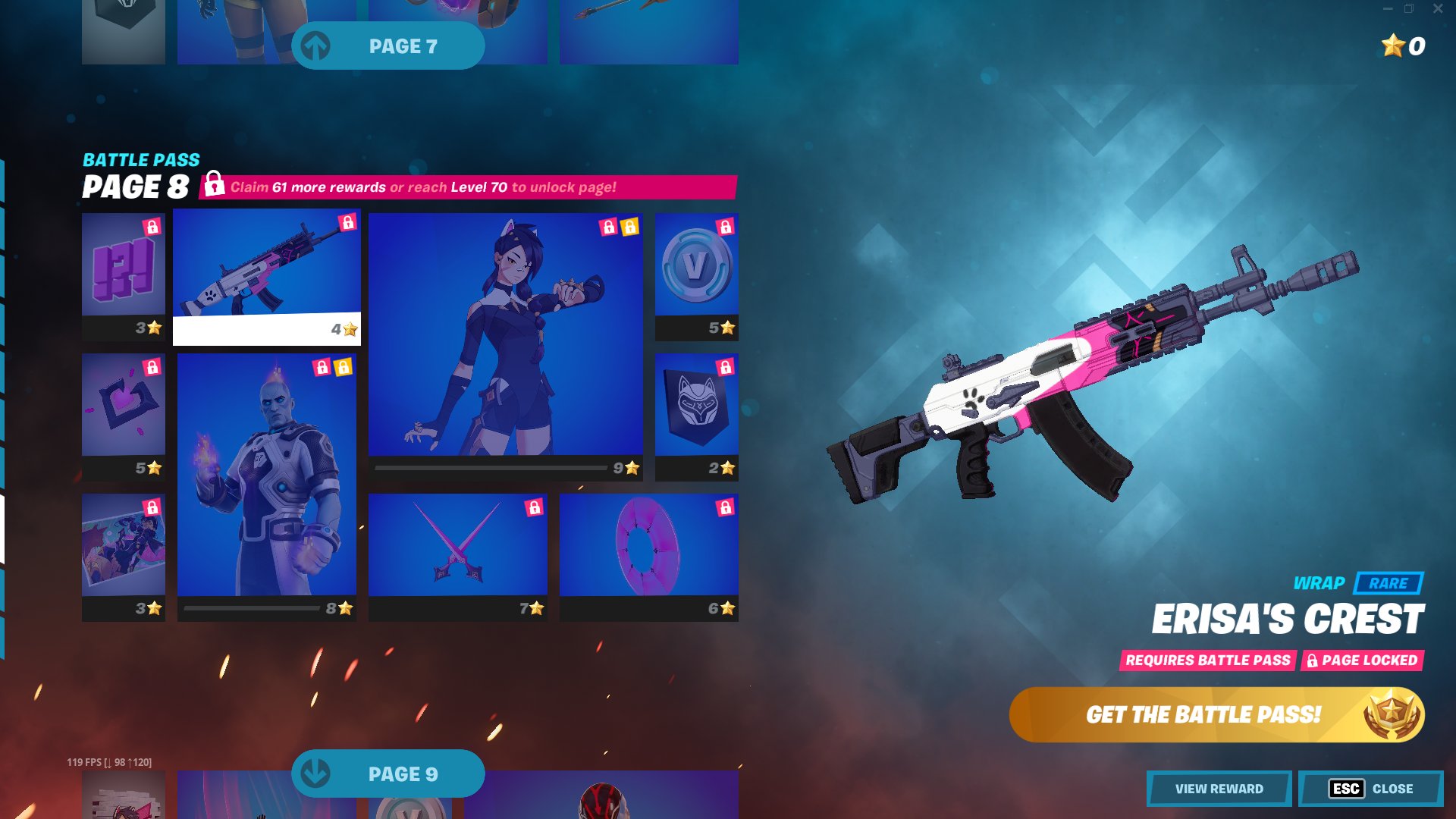Screen dimensions: 1456x819
Task: Select the wolf banner reward tile
Action: point(695,409)
